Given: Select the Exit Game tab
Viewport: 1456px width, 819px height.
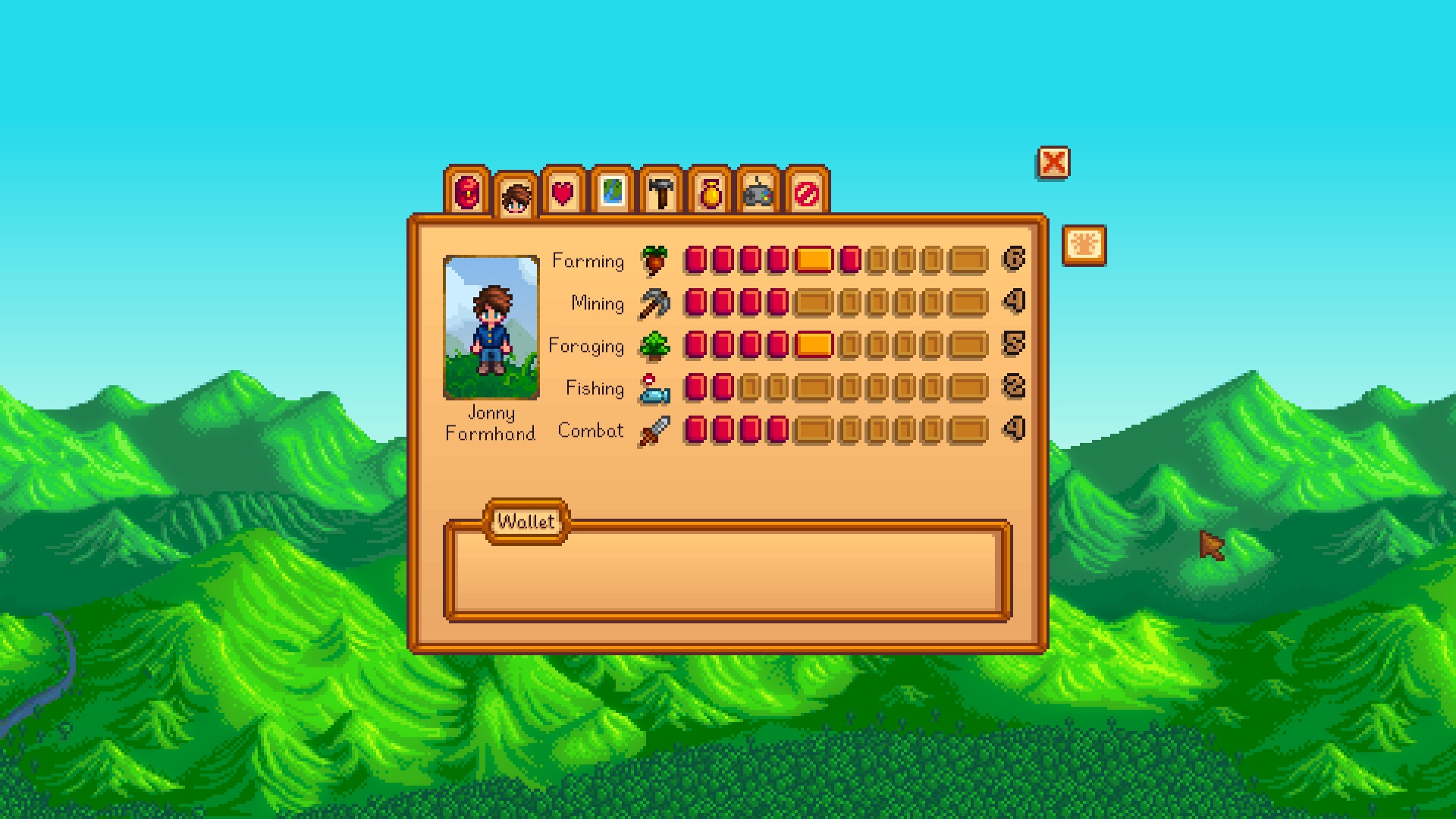Looking at the screenshot, I should pyautogui.click(x=807, y=192).
